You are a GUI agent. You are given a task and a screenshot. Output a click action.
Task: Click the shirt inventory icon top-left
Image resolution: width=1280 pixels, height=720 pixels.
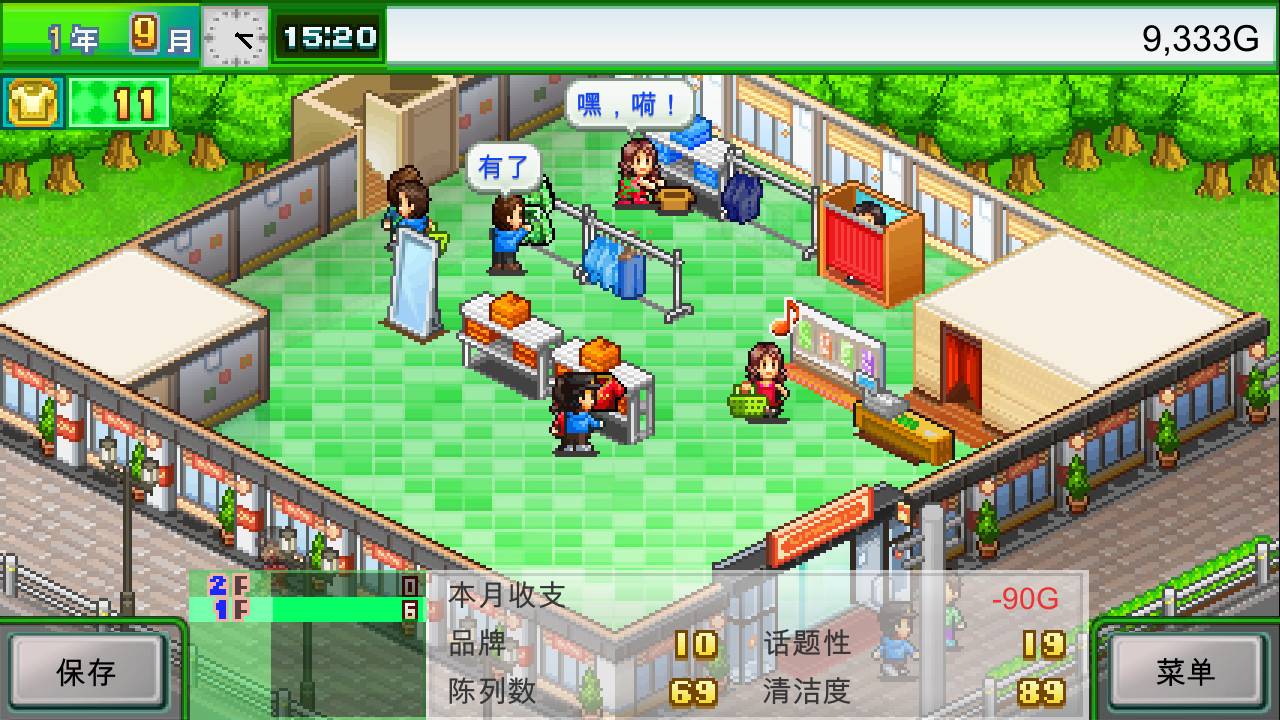pyautogui.click(x=32, y=103)
